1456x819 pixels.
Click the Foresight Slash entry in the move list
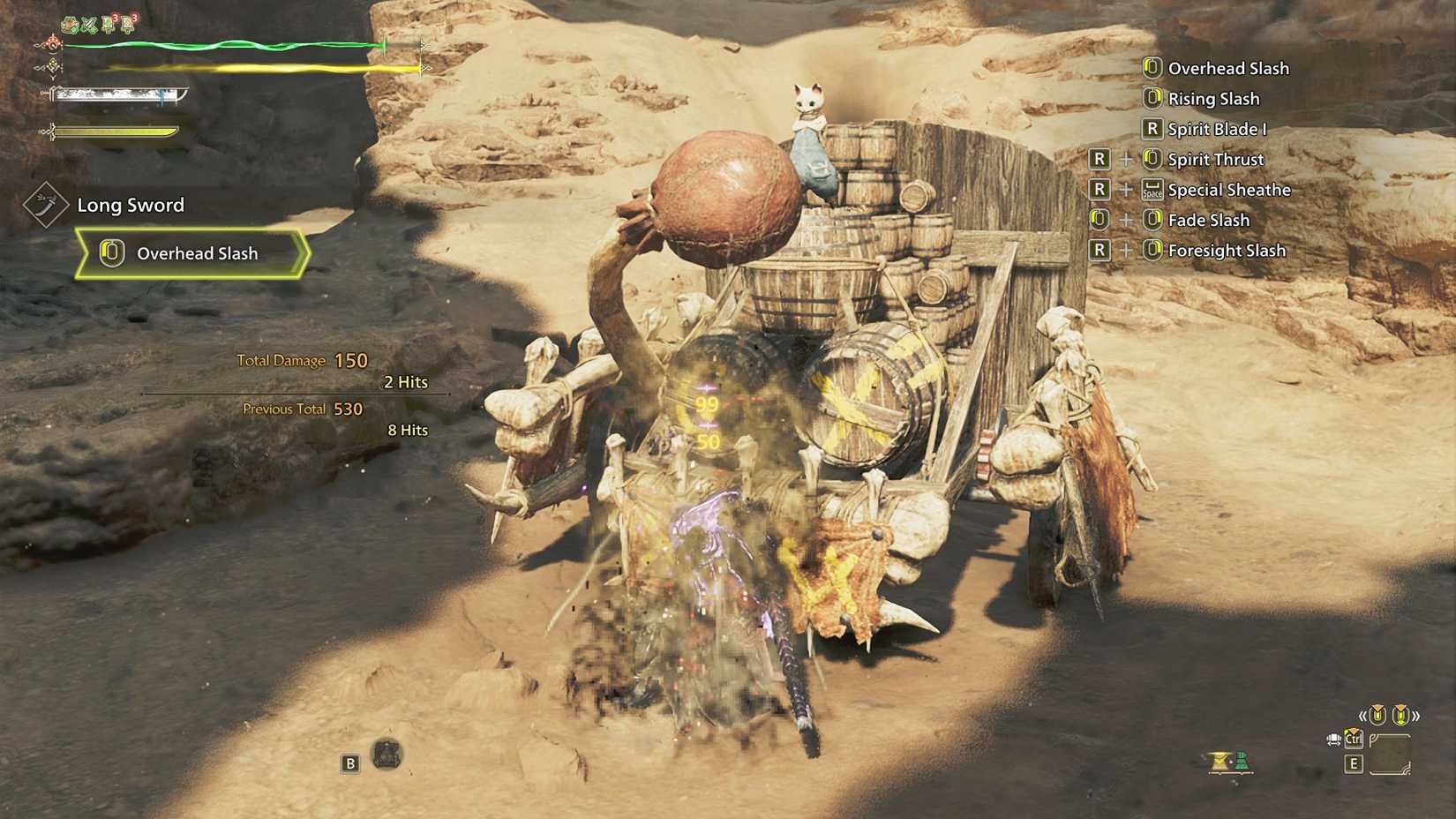[1227, 251]
